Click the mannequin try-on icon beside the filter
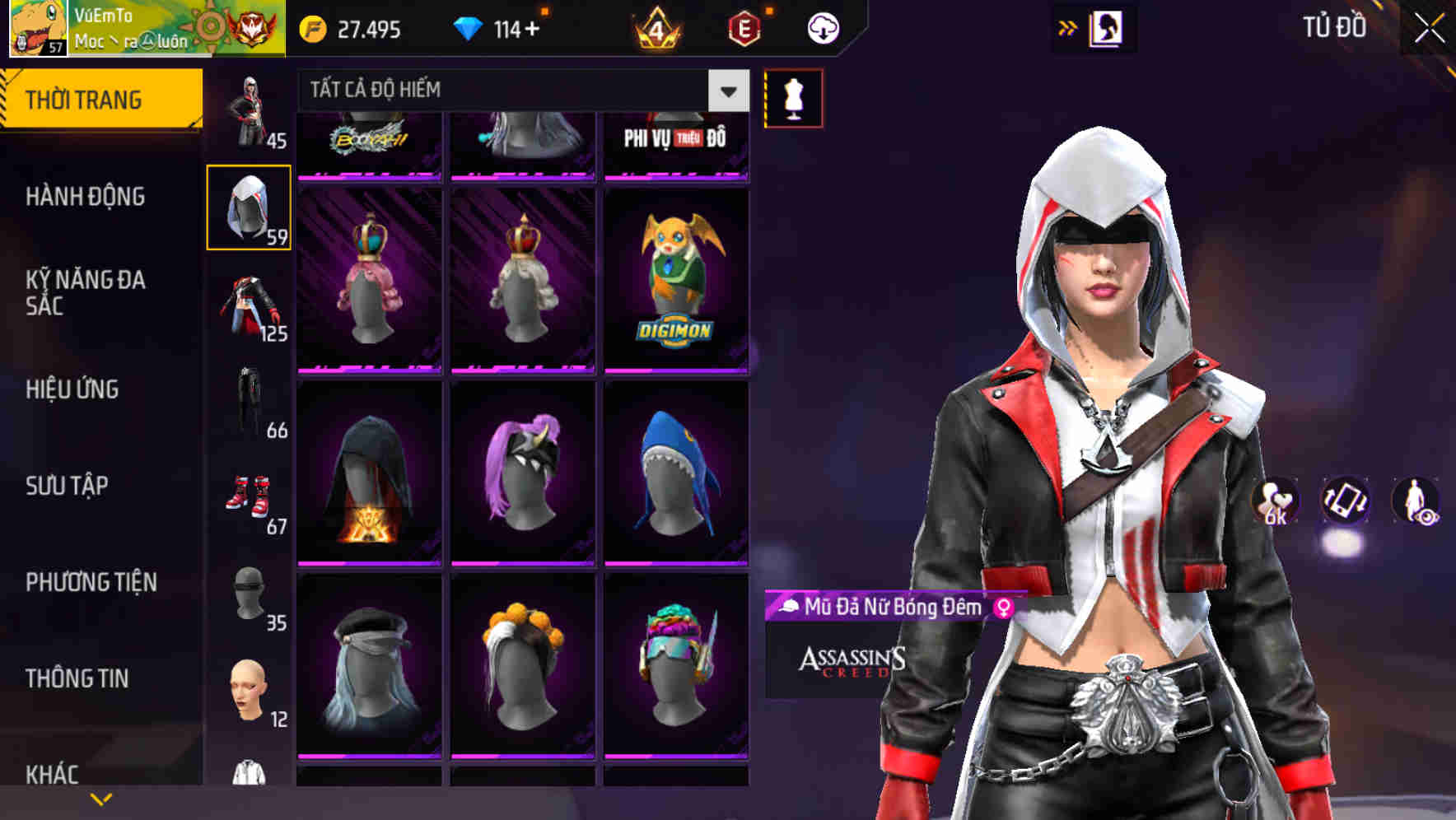This screenshot has width=1456, height=820. tap(793, 96)
